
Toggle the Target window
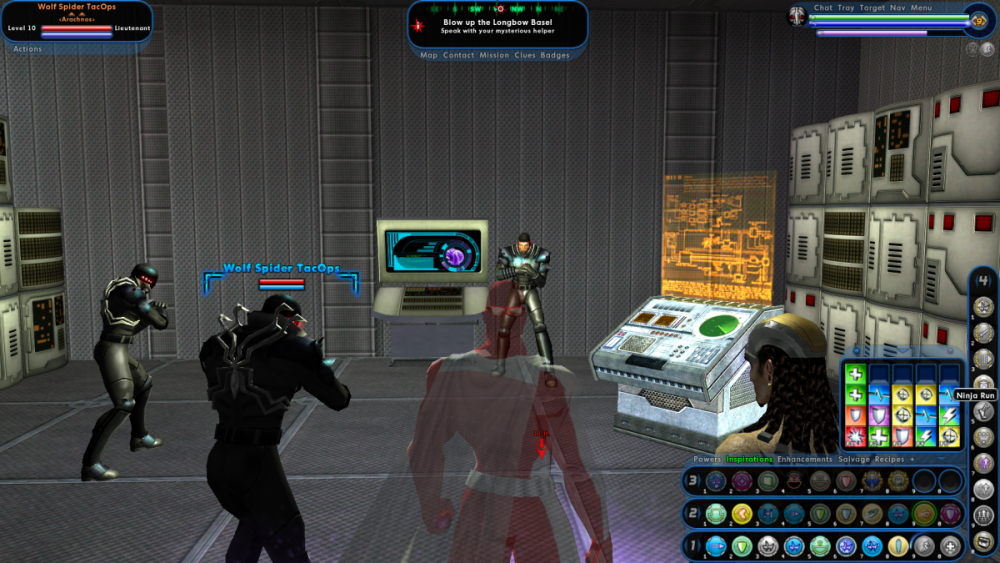(x=872, y=8)
